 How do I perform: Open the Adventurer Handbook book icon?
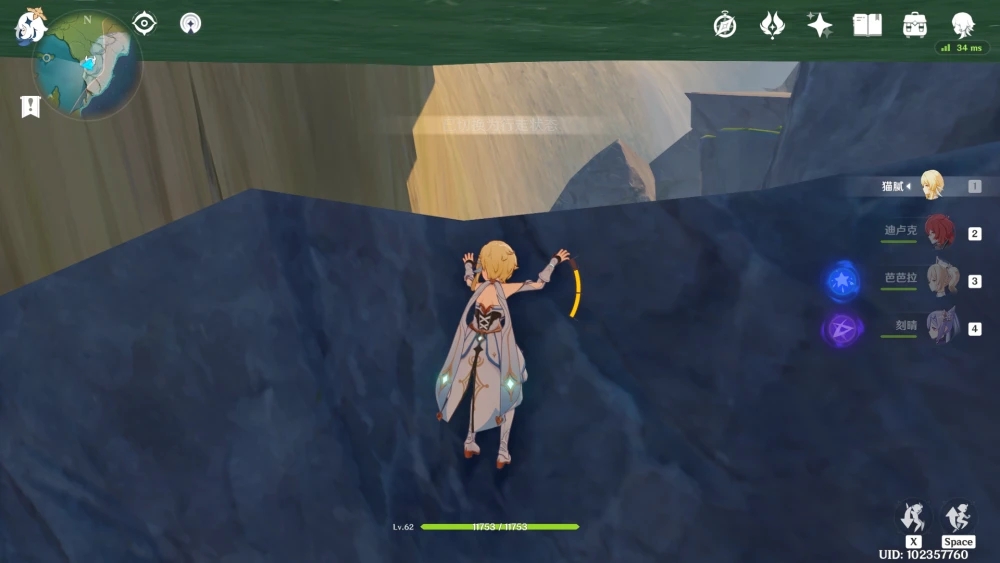[867, 25]
